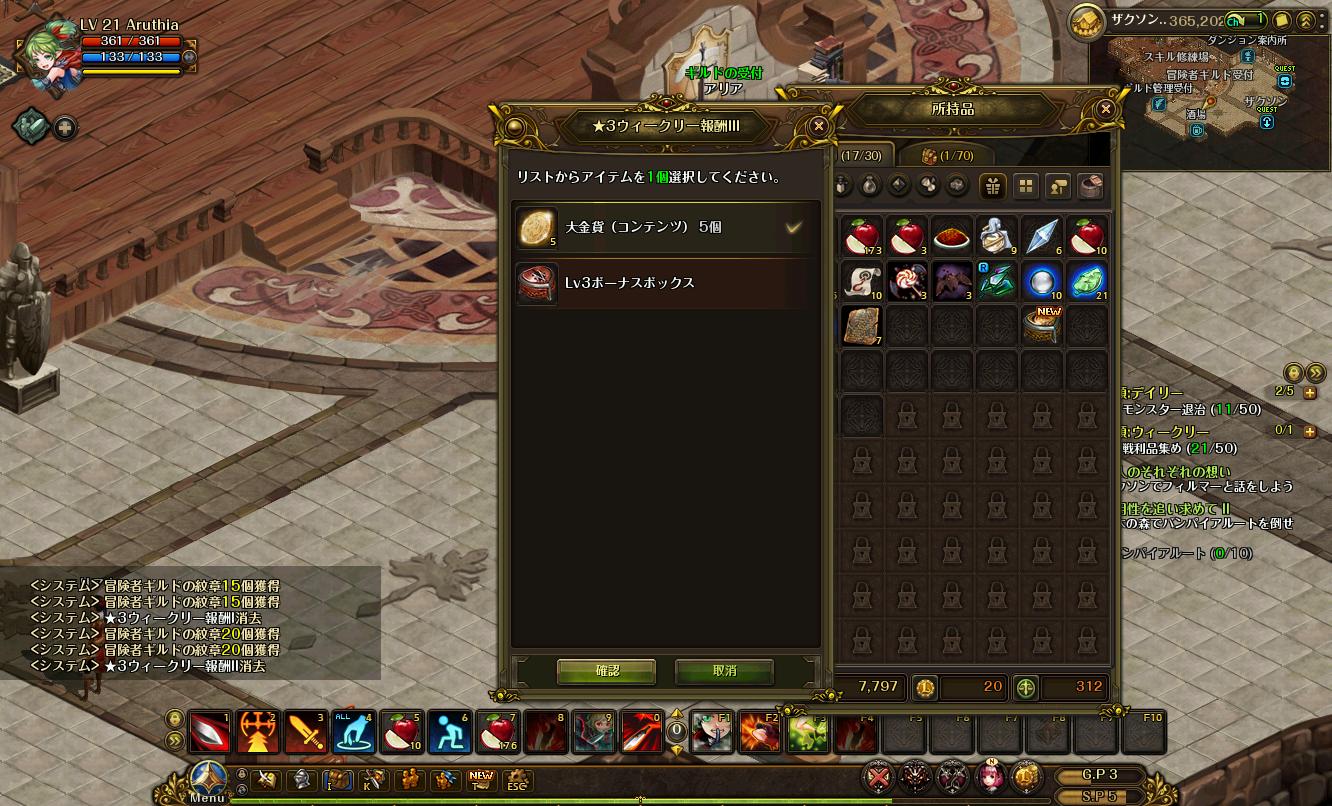Viewport: 1332px width, 806px height.
Task: Activate the golden sword skill in slot 3
Action: coord(305,733)
